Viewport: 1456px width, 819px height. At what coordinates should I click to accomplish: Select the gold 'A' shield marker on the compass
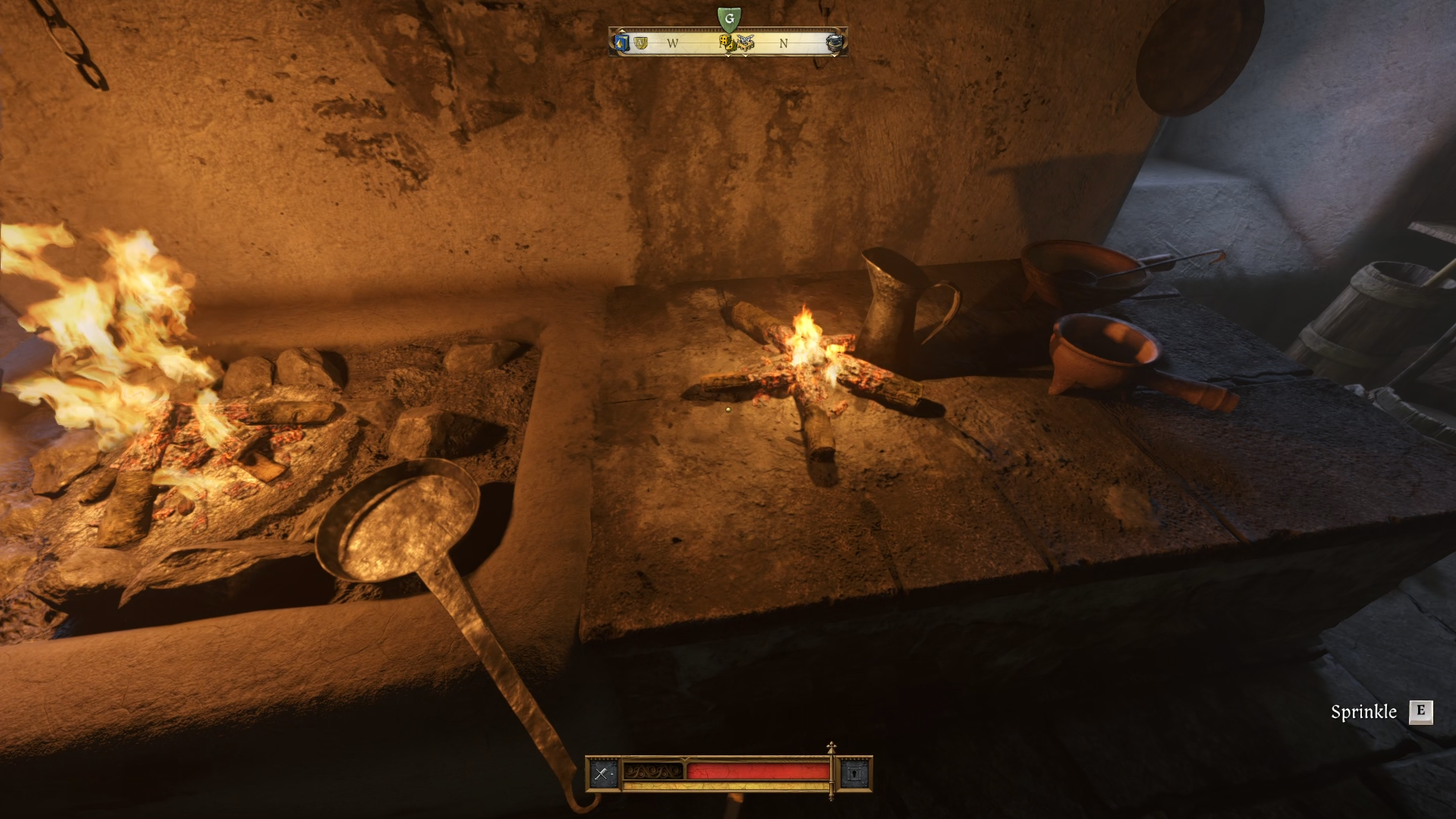[640, 43]
